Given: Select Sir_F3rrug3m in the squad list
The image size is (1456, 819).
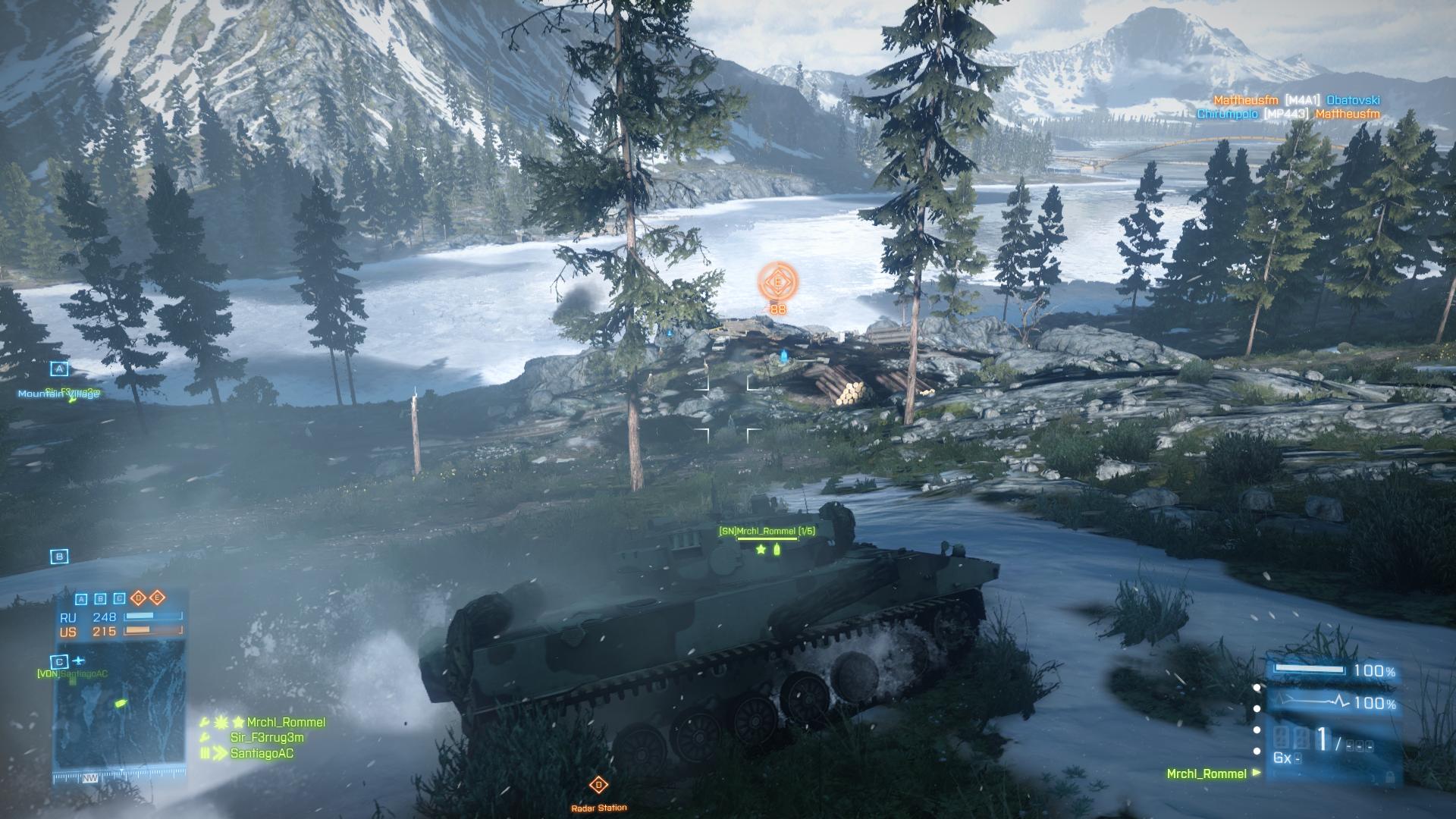Looking at the screenshot, I should pos(267,738).
